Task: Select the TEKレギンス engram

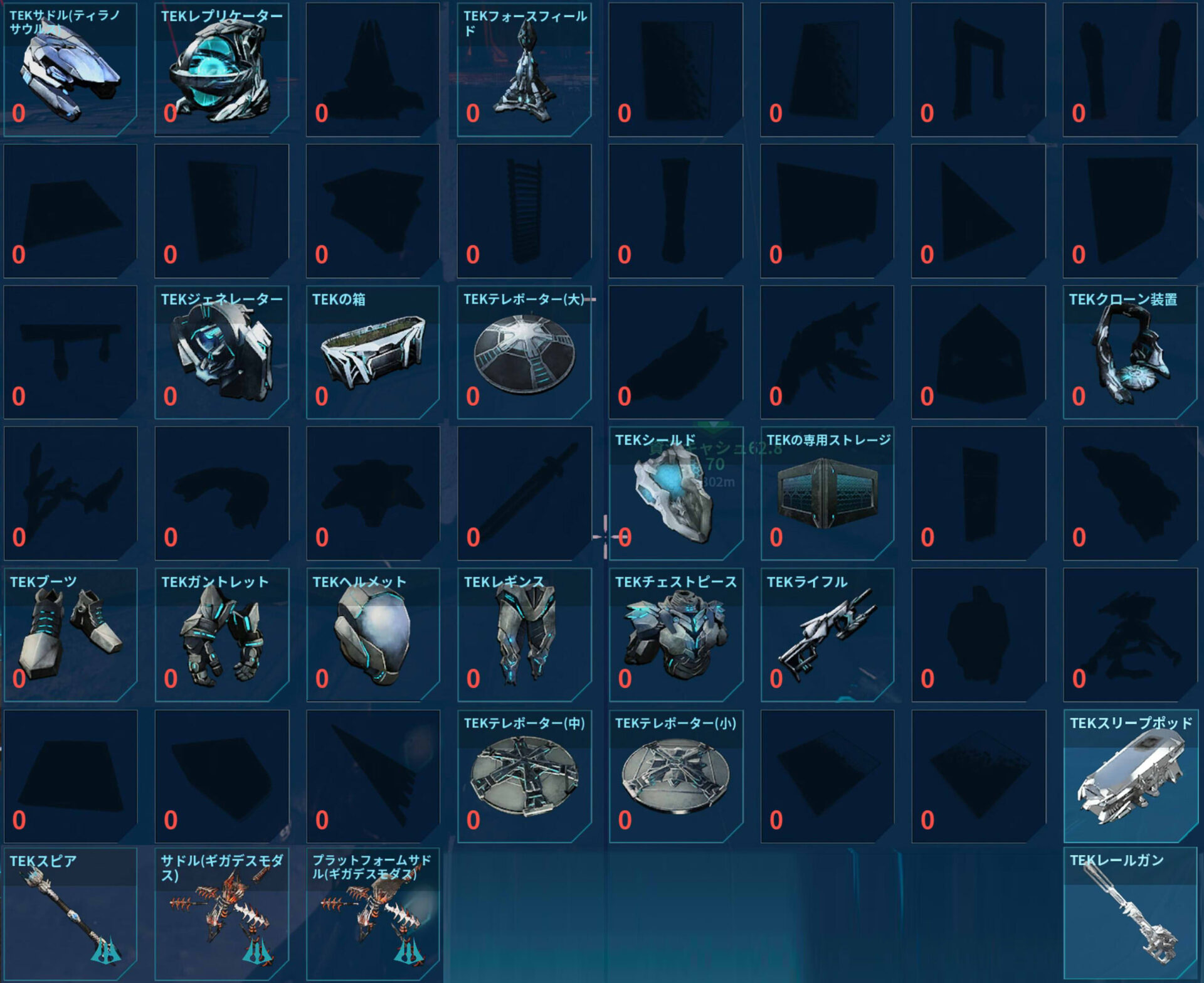Action: pos(524,635)
